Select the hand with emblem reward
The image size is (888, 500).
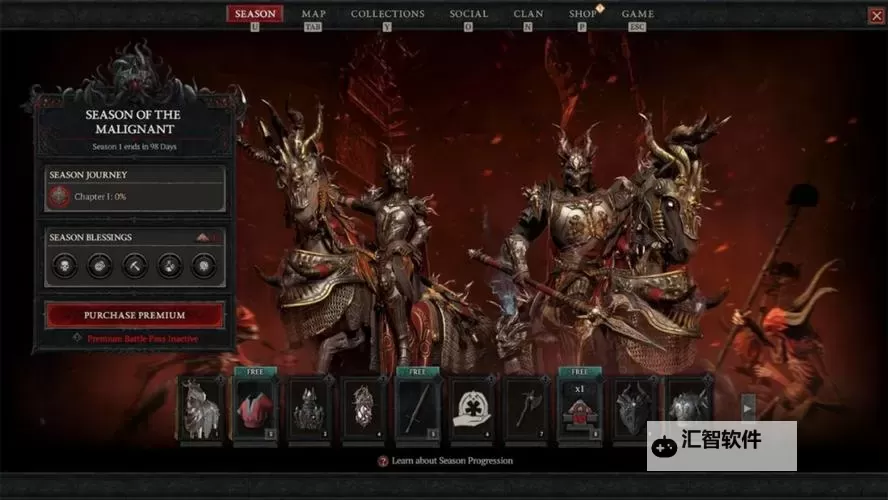(471, 409)
